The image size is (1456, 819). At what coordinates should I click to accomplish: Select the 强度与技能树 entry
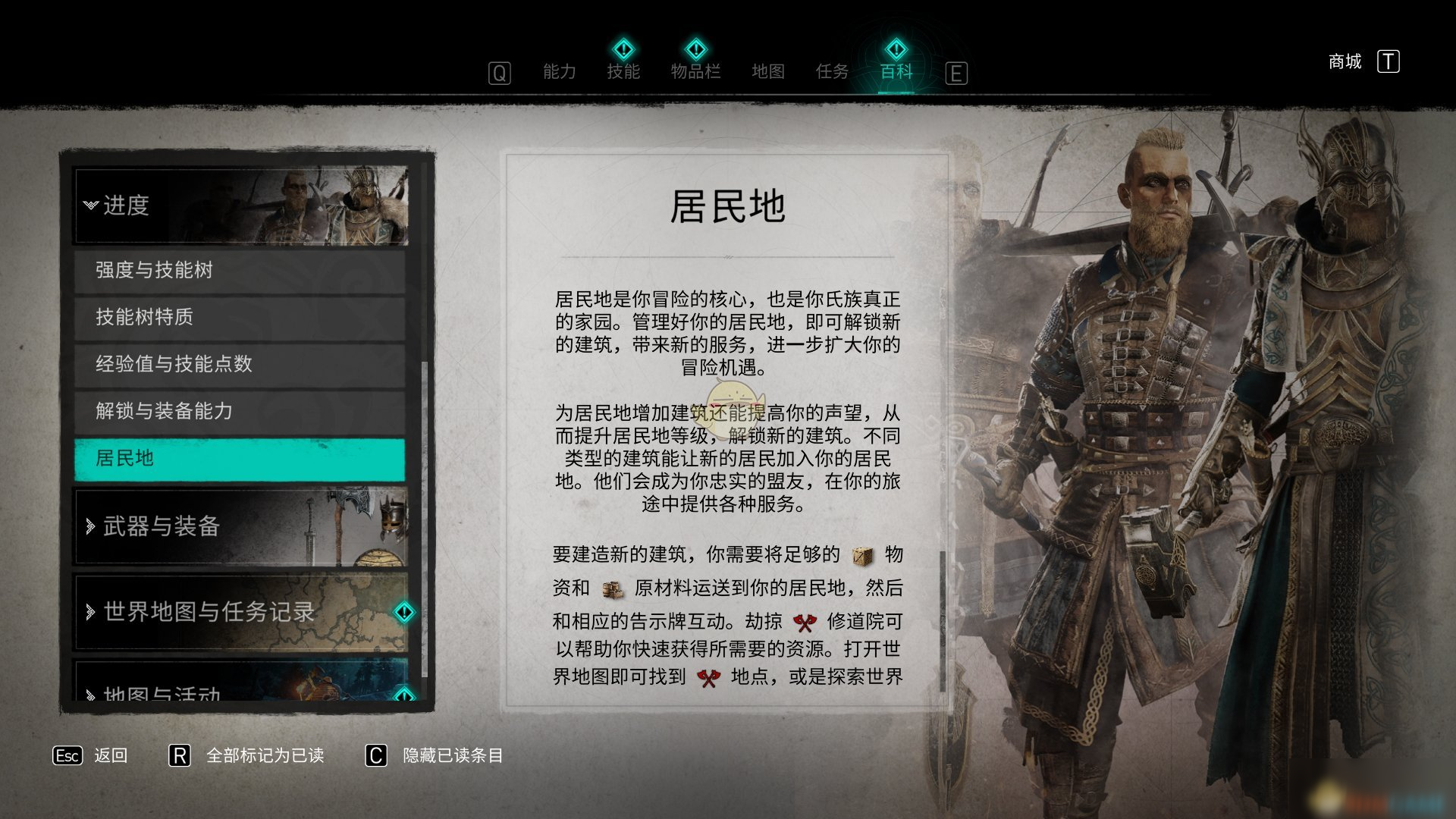pyautogui.click(x=240, y=270)
